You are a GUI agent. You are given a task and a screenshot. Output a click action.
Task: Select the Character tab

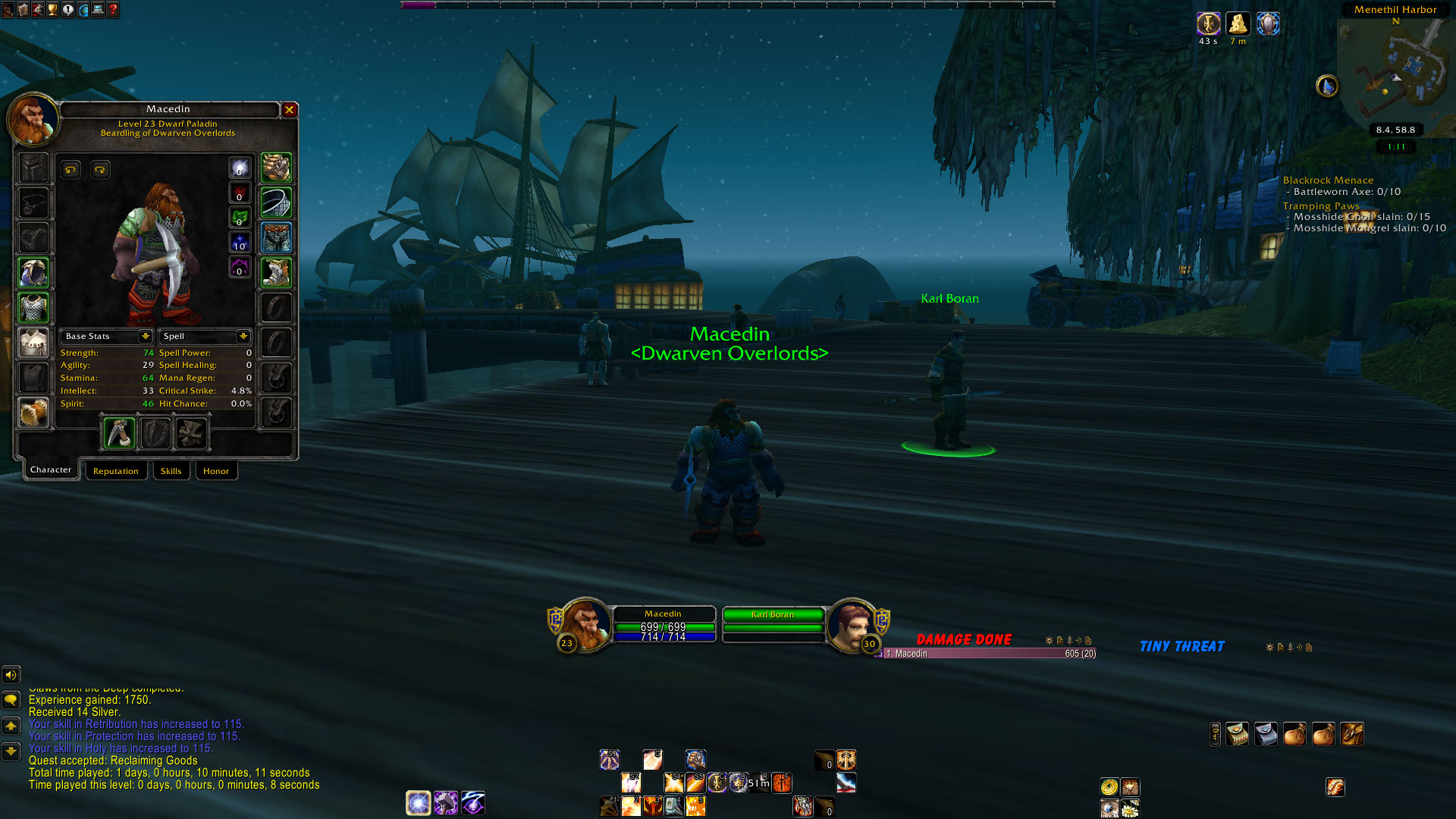pyautogui.click(x=51, y=470)
